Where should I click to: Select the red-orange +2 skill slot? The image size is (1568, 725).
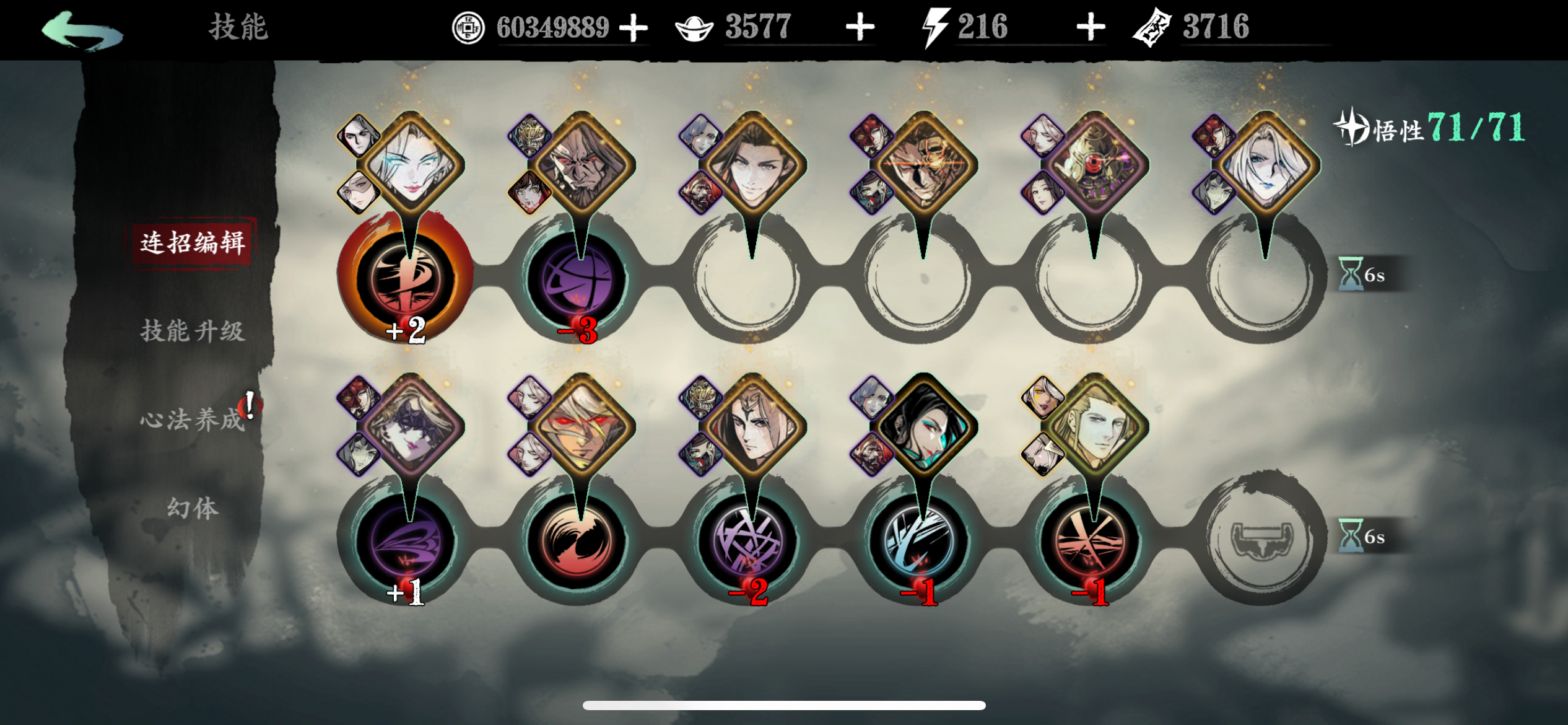(406, 280)
